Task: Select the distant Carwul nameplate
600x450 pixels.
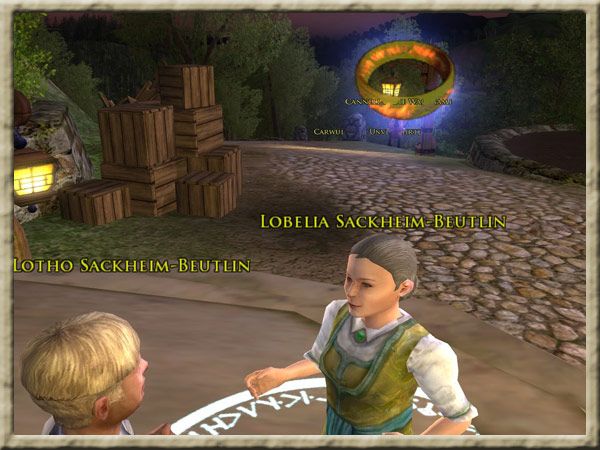Action: click(x=327, y=130)
